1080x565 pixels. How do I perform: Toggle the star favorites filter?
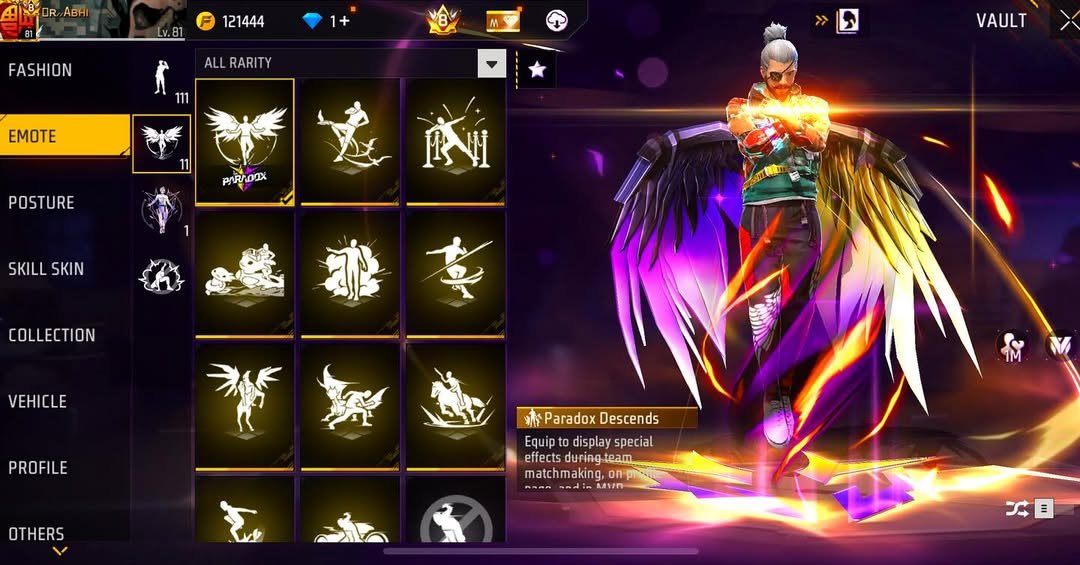(537, 69)
